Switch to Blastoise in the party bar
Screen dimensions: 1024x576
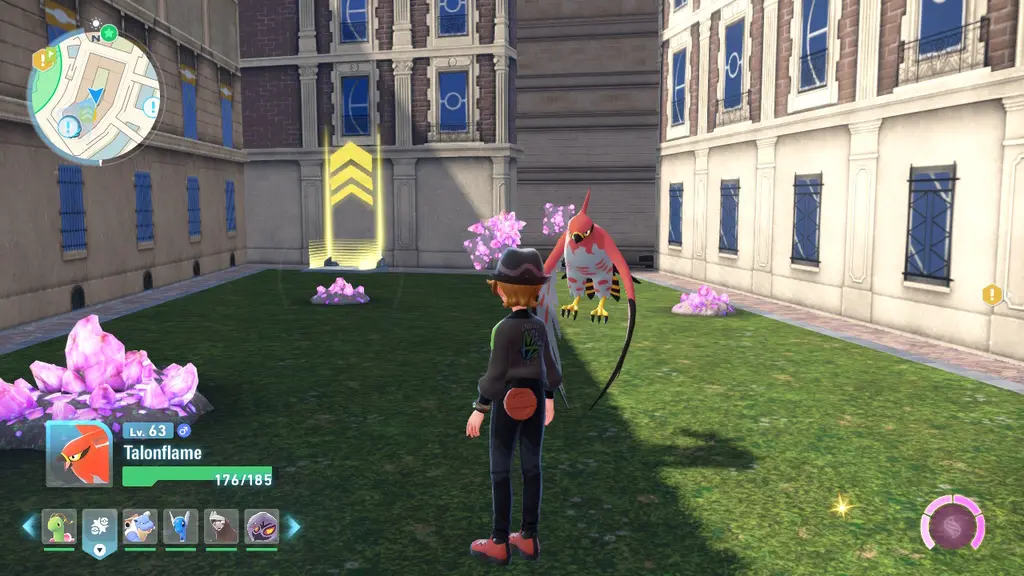[140, 526]
